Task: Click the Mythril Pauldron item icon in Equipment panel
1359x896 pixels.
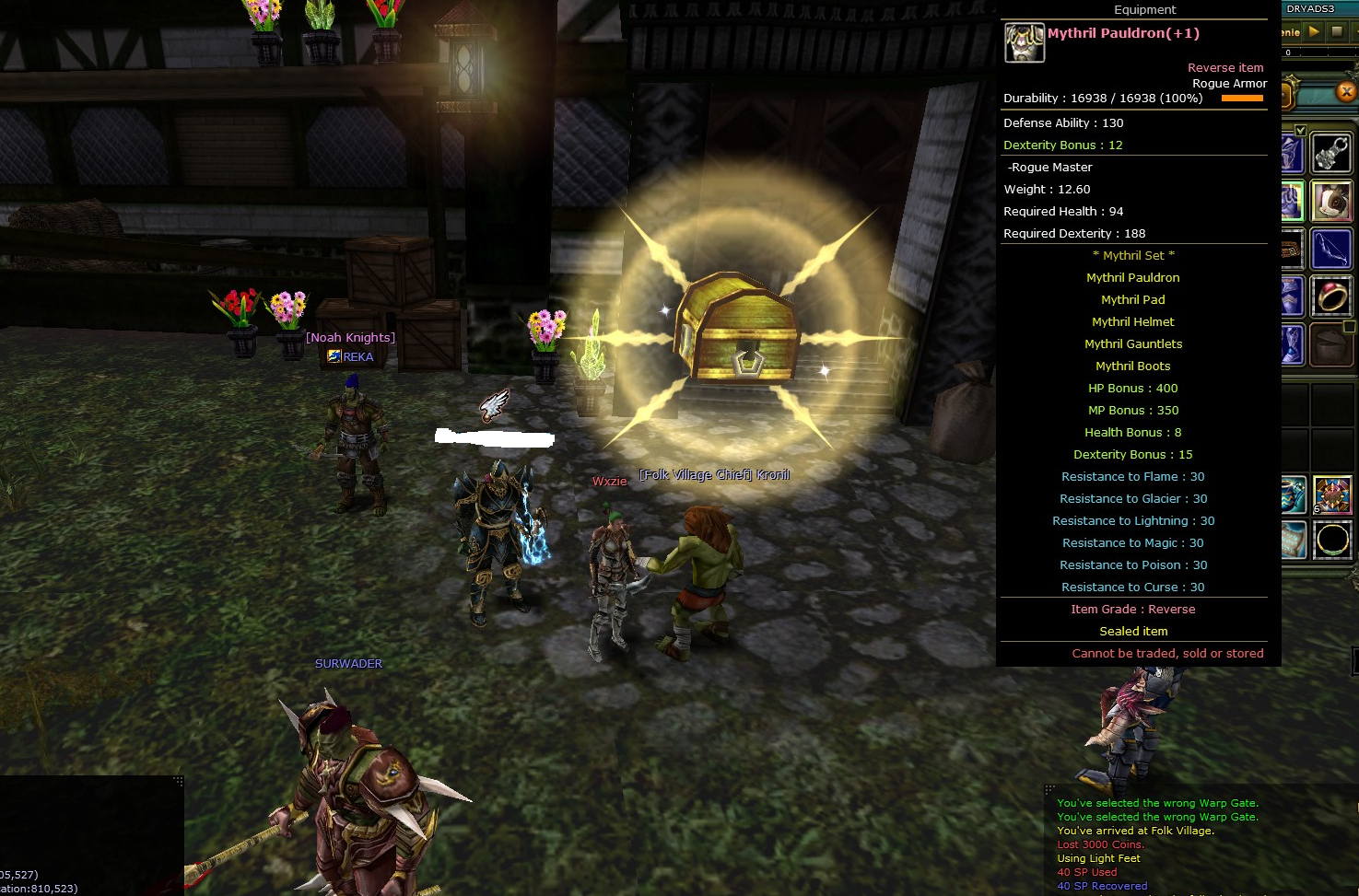Action: (x=1024, y=42)
